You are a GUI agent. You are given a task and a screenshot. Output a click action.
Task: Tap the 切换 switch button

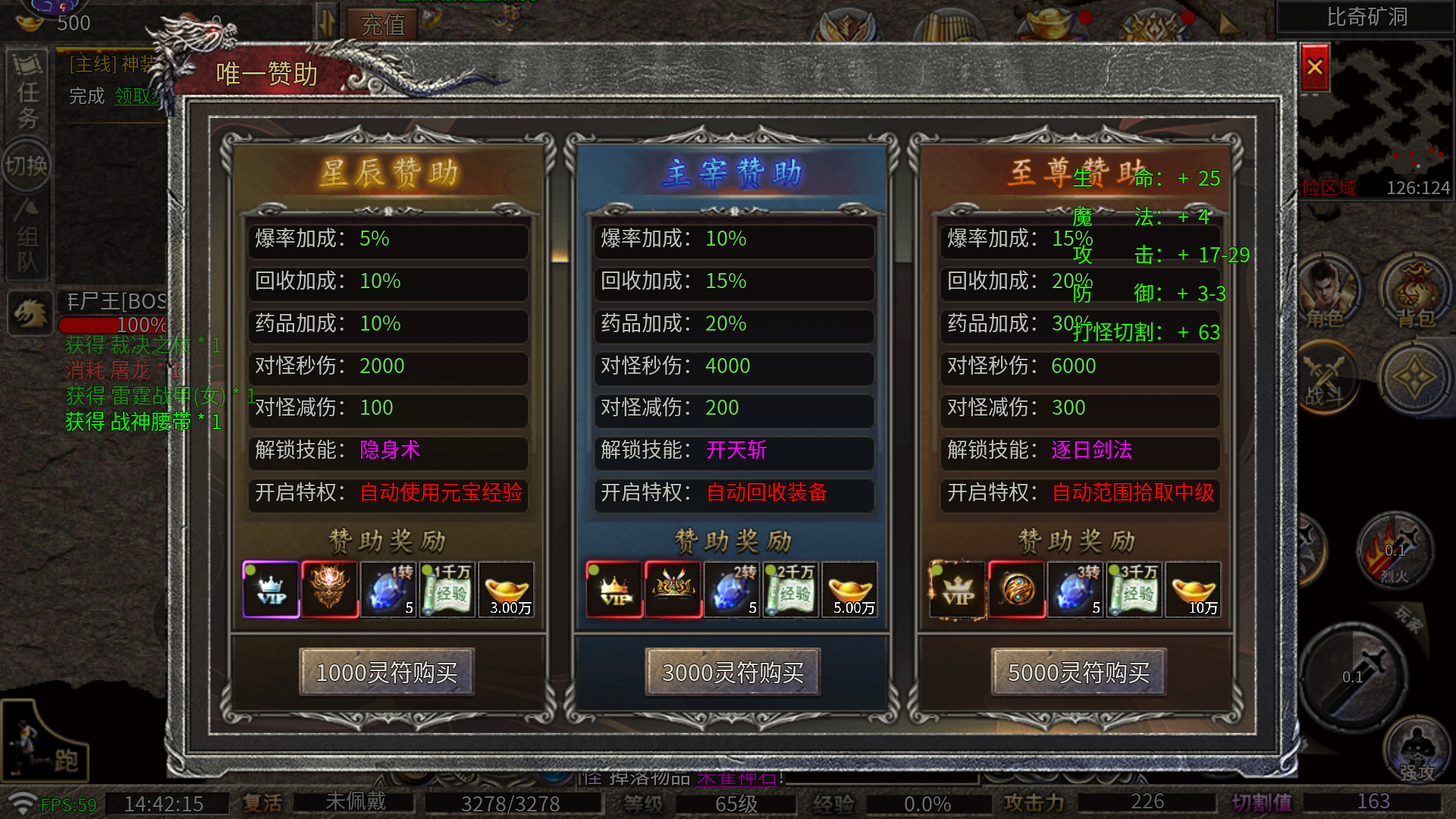pos(27,165)
